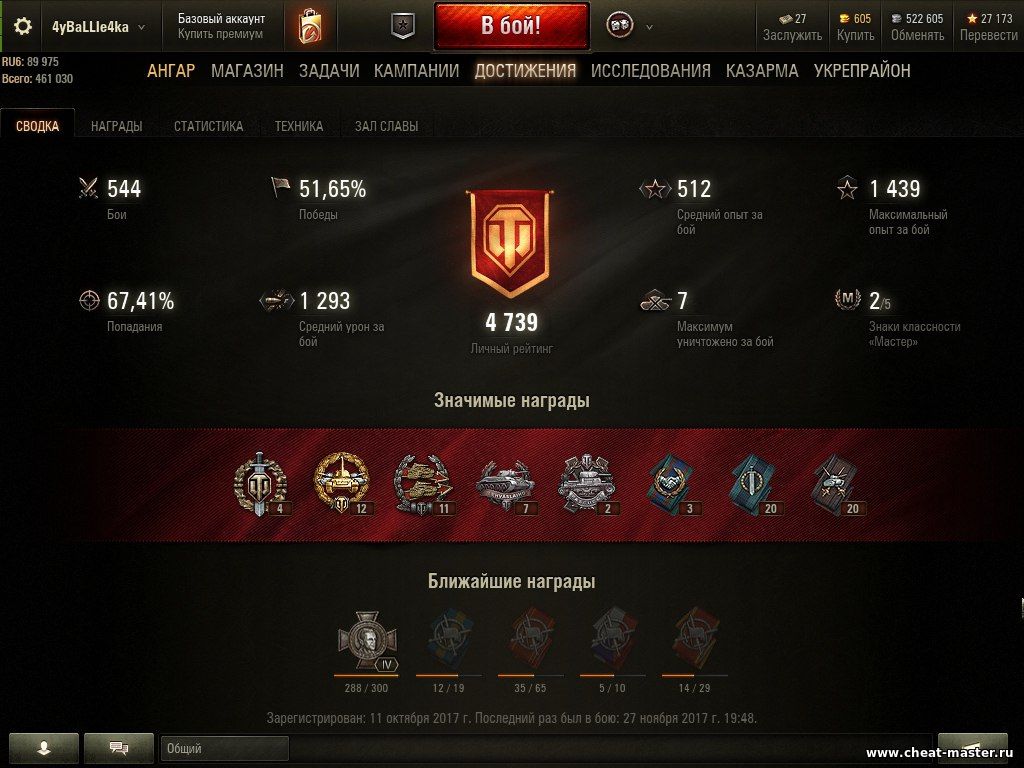Switch to the Награды tab
The image size is (1024, 768).
click(116, 126)
